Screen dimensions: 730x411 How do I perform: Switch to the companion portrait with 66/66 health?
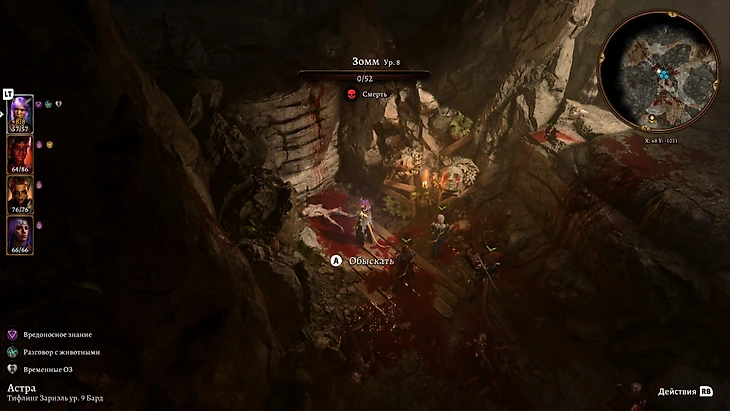tap(21, 235)
